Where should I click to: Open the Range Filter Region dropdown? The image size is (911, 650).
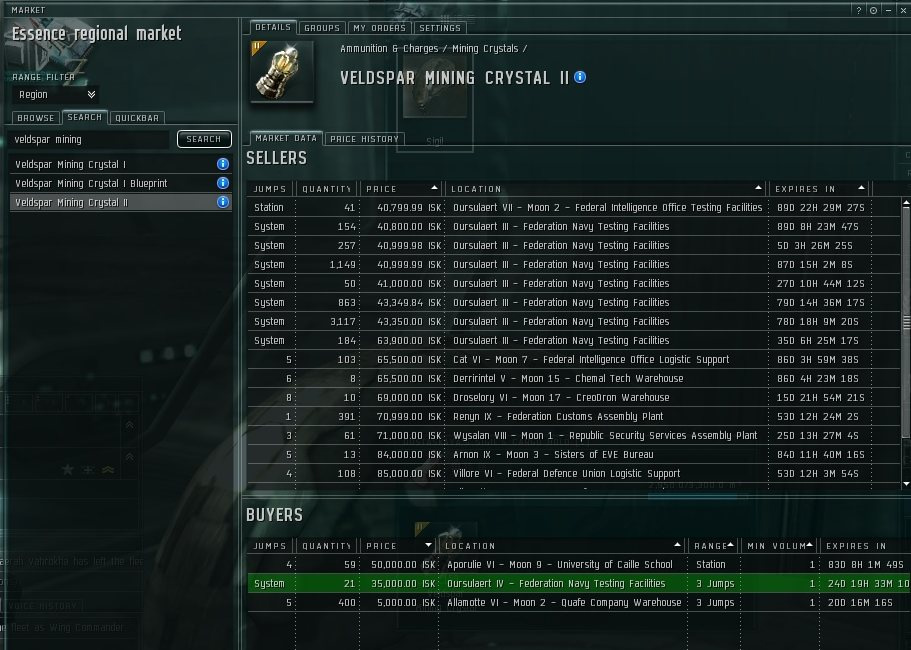[56, 95]
